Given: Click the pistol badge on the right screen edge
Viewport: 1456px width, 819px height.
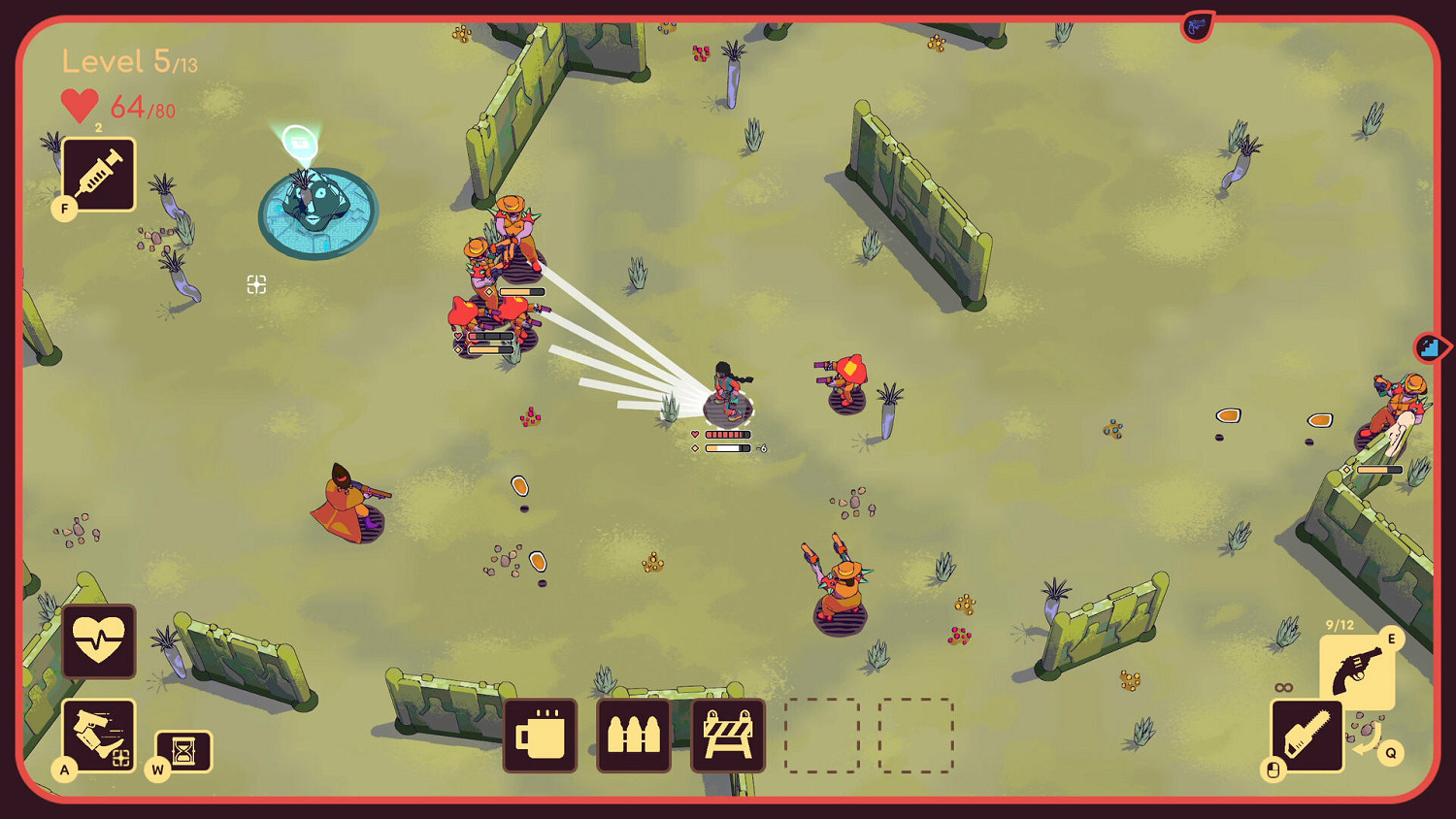Looking at the screenshot, I should point(1431,346).
